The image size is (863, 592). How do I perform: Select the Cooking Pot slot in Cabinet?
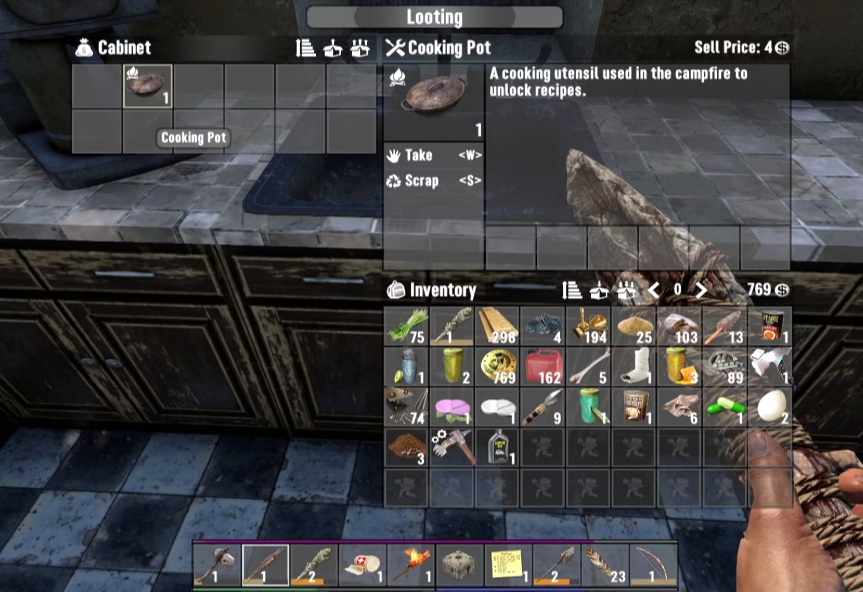coord(147,86)
